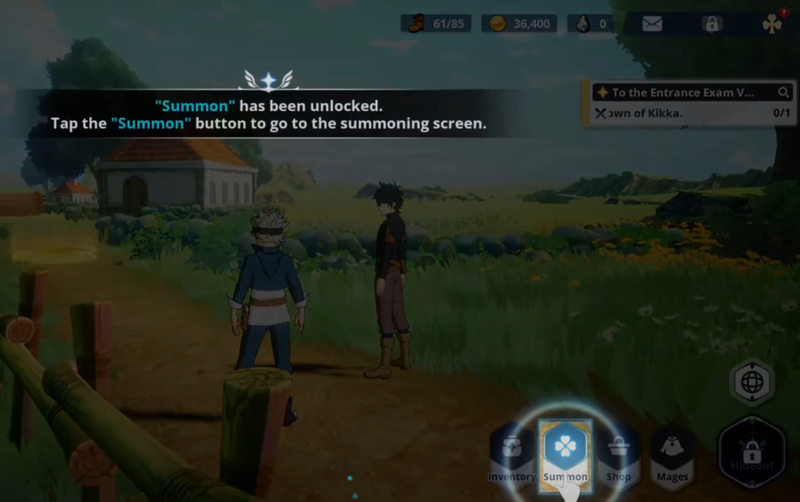Open the mail envelope icon
Screen dimensions: 800x502
click(652, 23)
